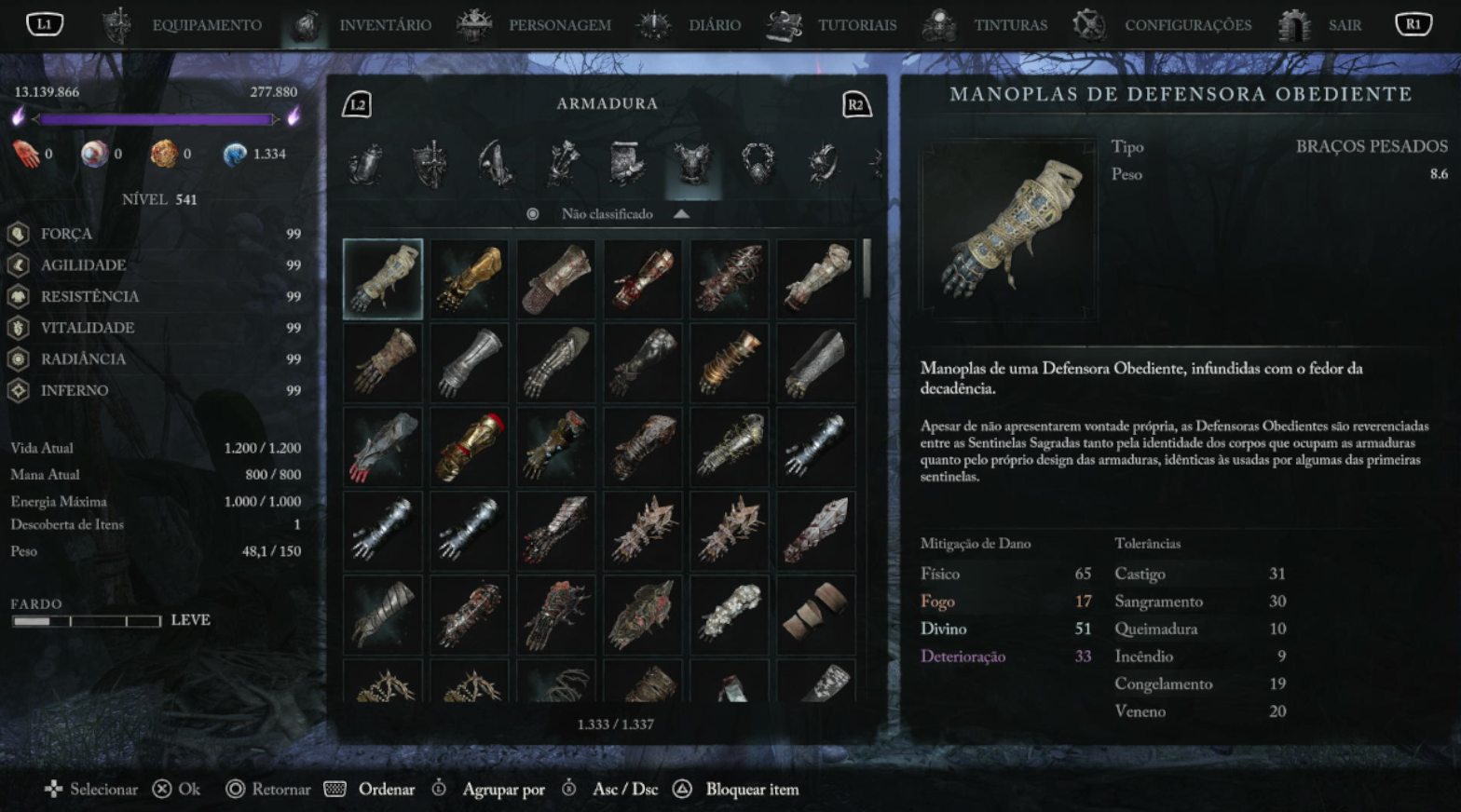Toggle the Não classificado sort order
Image resolution: width=1461 pixels, height=812 pixels.
(x=608, y=214)
